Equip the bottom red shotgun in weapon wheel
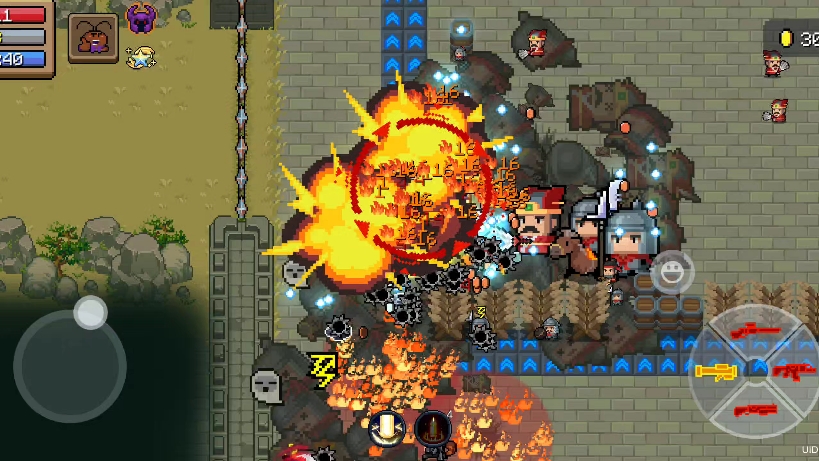The width and height of the screenshot is (819, 461). [755, 409]
